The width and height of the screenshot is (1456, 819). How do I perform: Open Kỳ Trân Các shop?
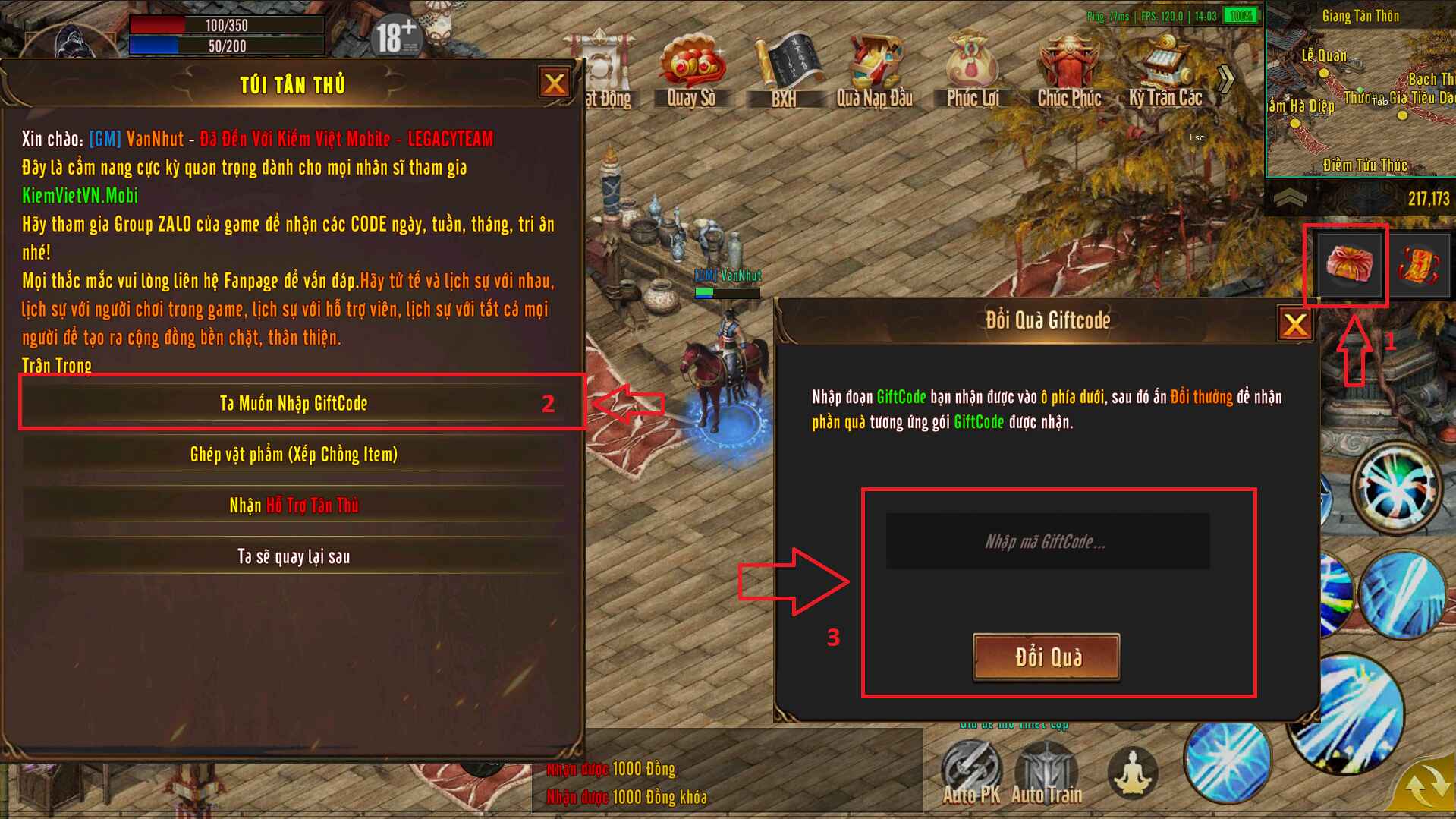point(1165,71)
